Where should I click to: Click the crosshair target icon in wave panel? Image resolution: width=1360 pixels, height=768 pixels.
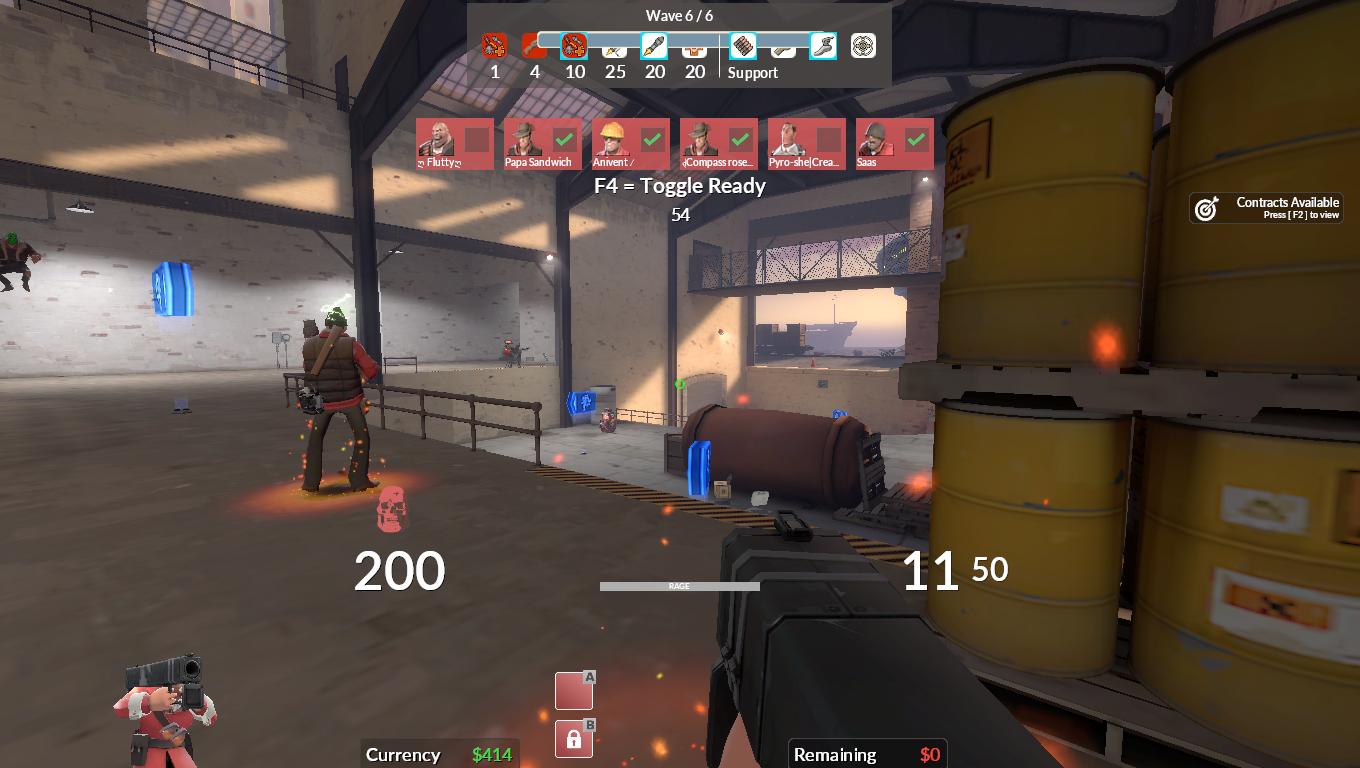pyautogui.click(x=863, y=46)
